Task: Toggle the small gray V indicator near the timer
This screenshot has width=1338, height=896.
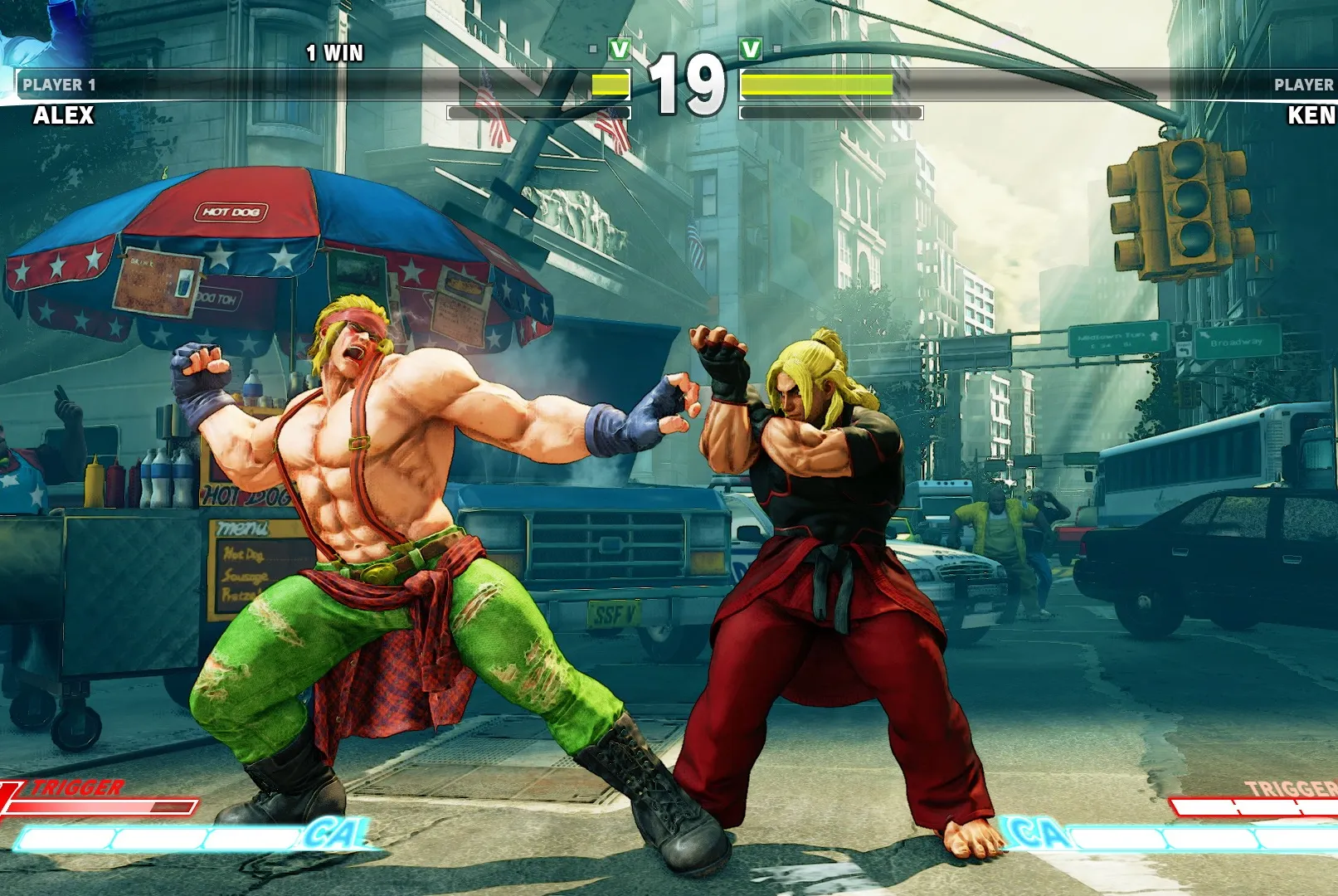Action: pyautogui.click(x=591, y=49)
